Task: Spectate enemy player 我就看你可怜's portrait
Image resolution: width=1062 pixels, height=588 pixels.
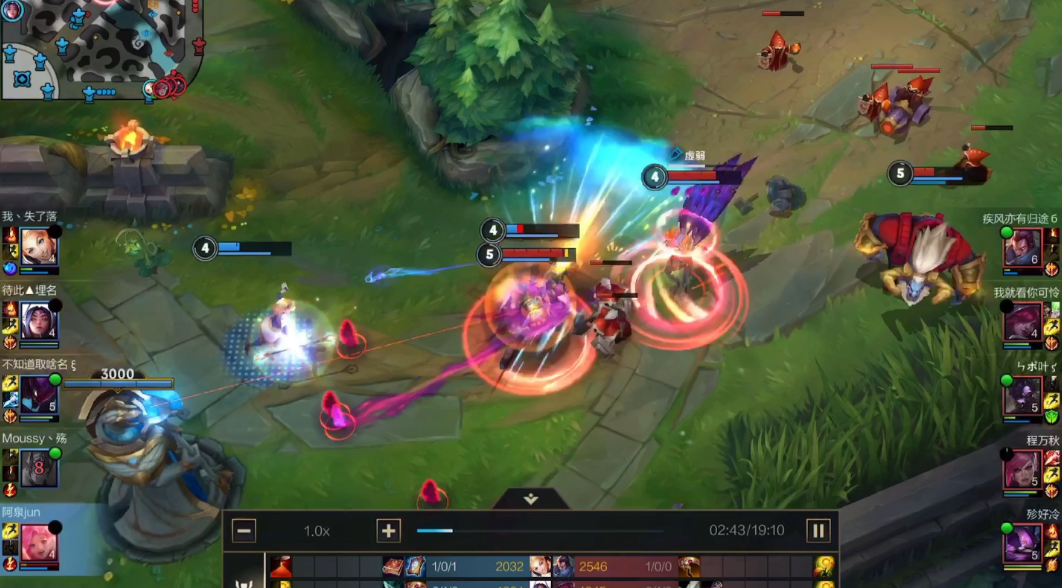Action: coord(1022,321)
